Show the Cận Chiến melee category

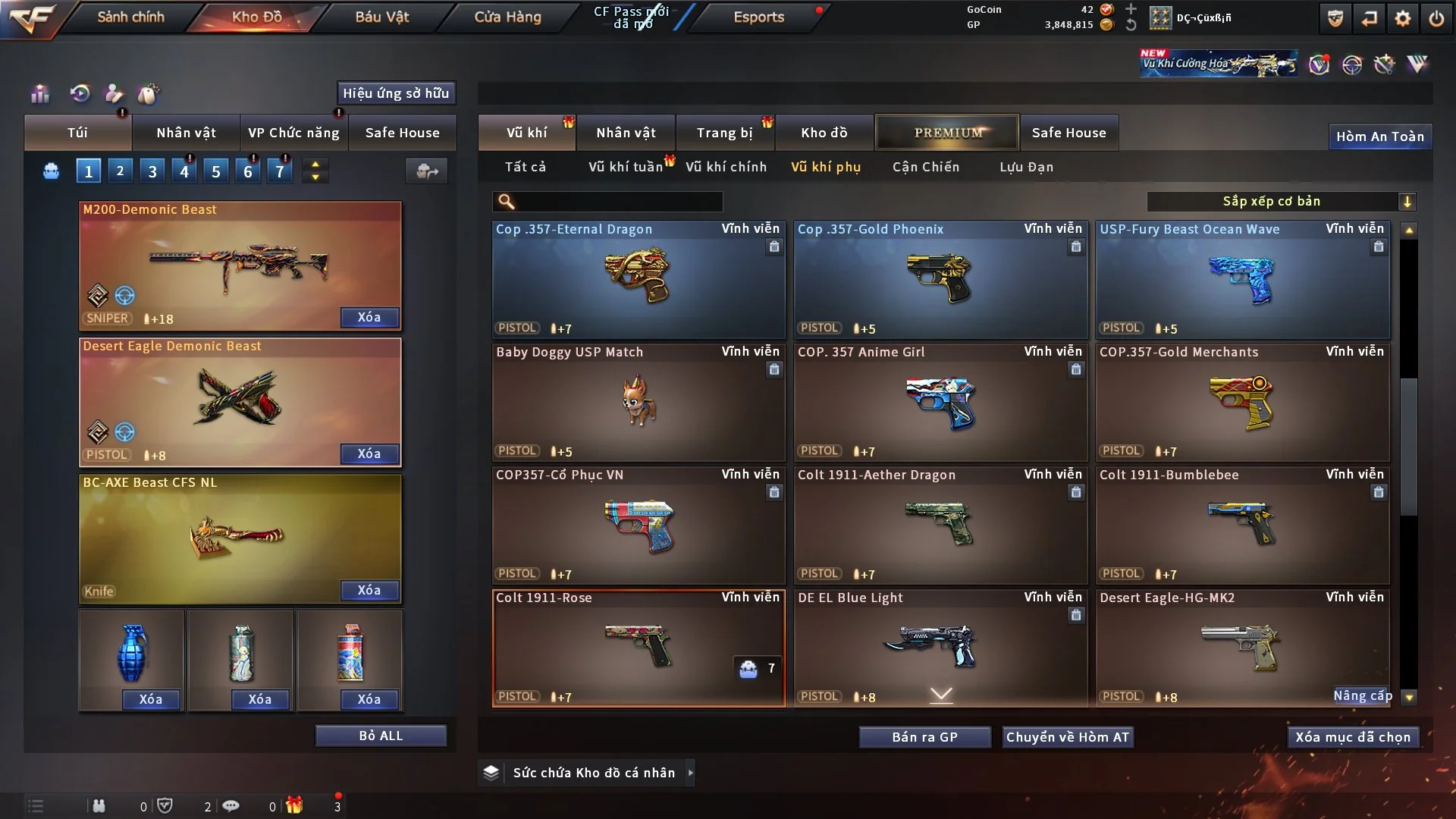(x=925, y=167)
